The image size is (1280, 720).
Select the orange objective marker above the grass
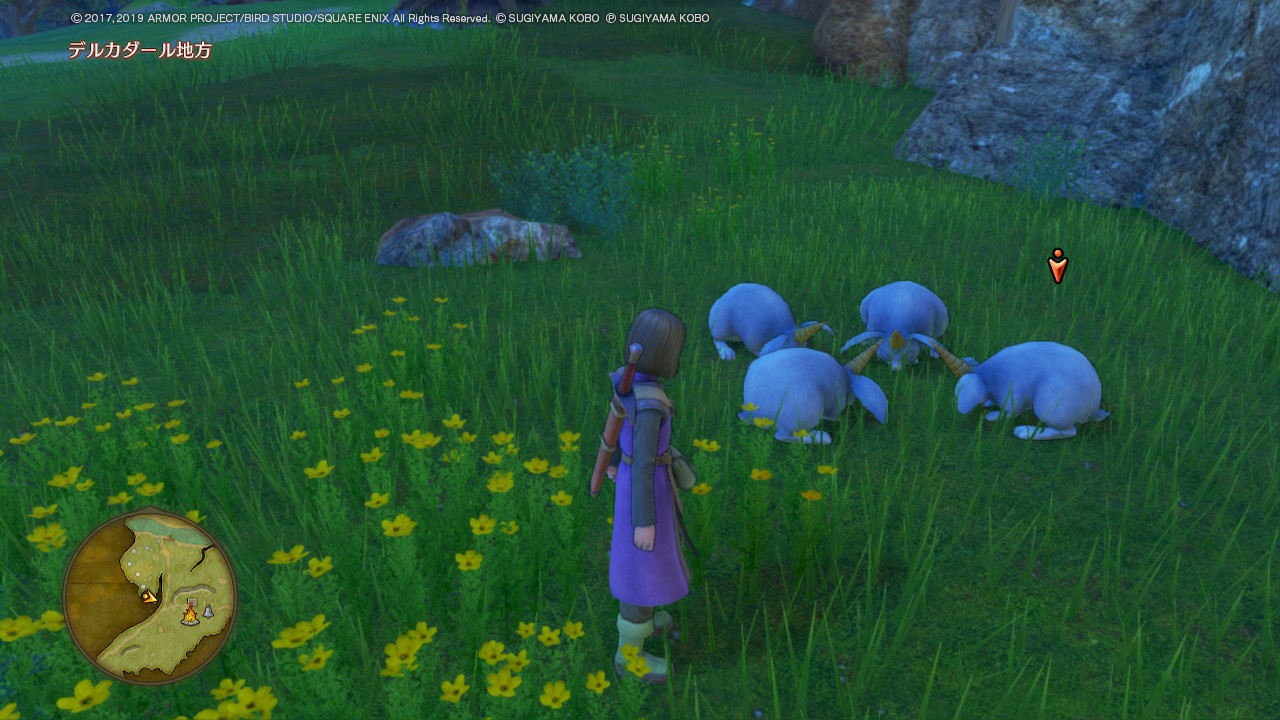tap(1057, 266)
